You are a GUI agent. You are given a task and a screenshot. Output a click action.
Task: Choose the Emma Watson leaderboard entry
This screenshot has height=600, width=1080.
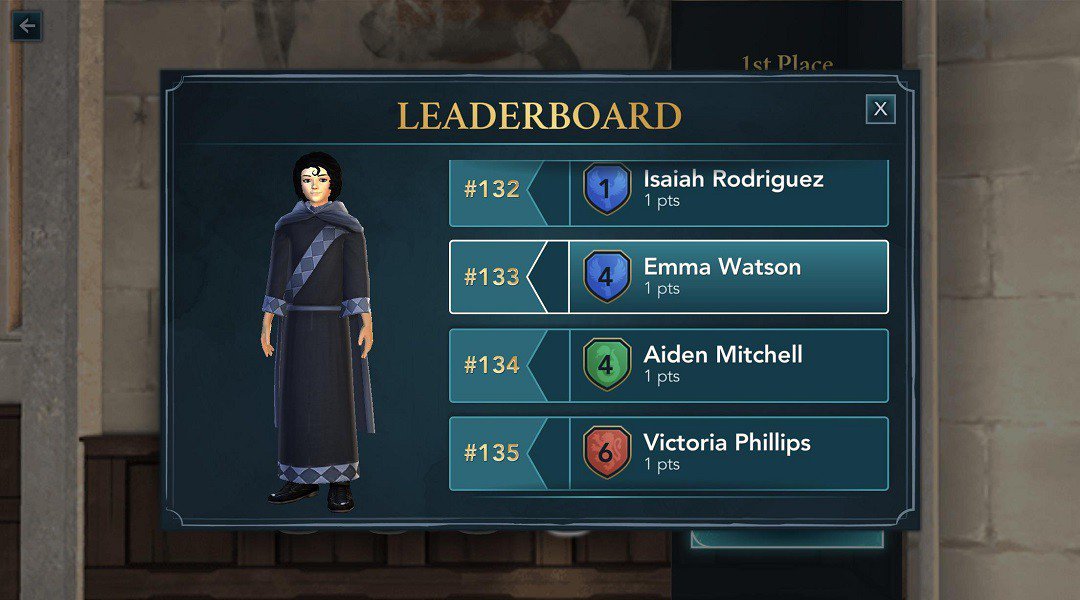668,277
